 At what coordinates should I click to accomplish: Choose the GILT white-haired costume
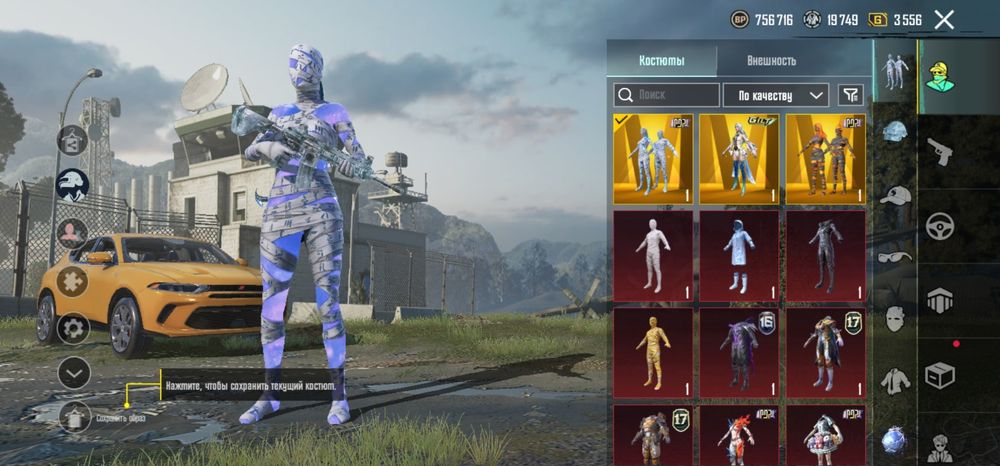pos(739,159)
